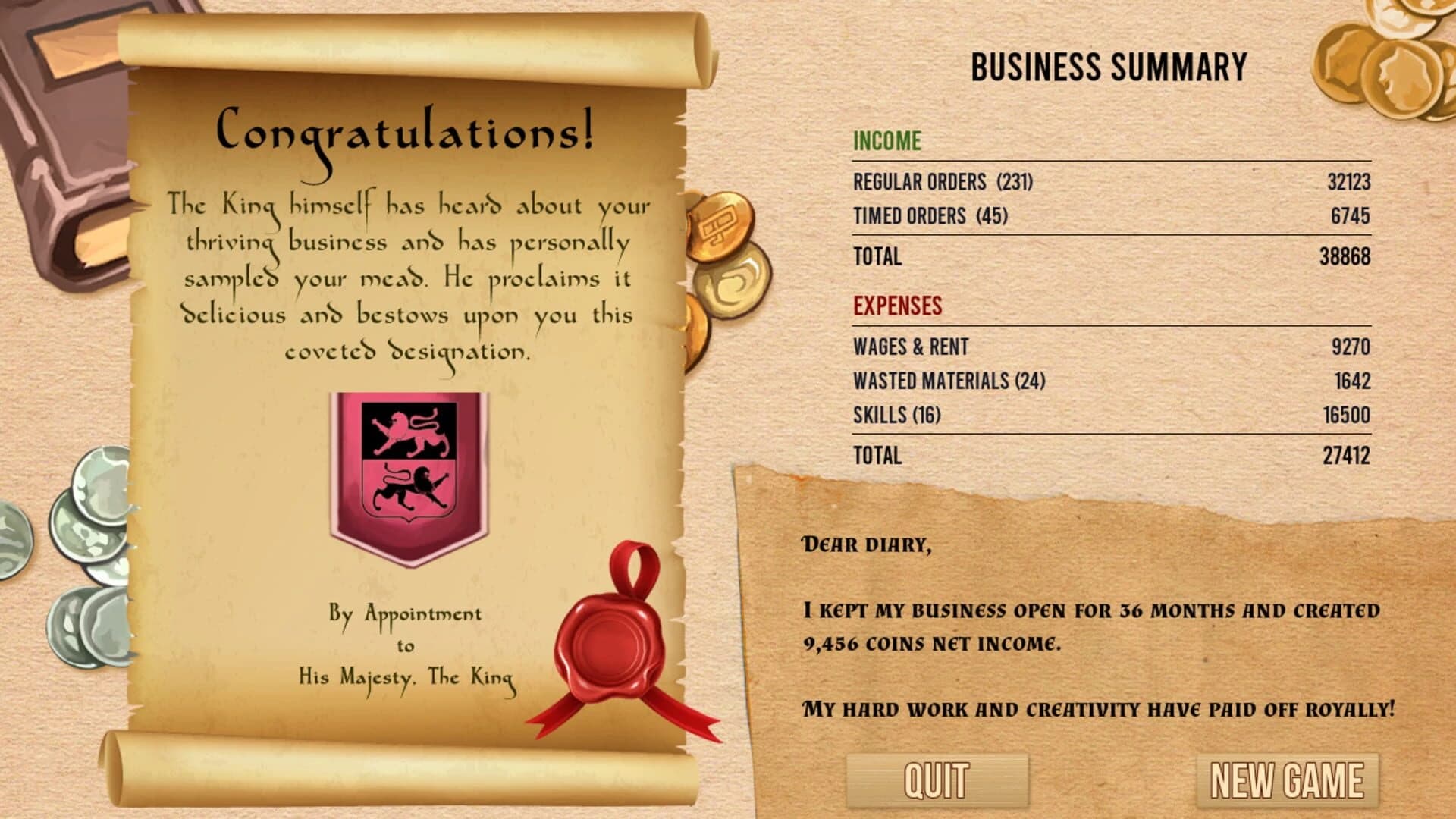Select the INCOME section header
The height and width of the screenshot is (819, 1456).
tap(887, 141)
